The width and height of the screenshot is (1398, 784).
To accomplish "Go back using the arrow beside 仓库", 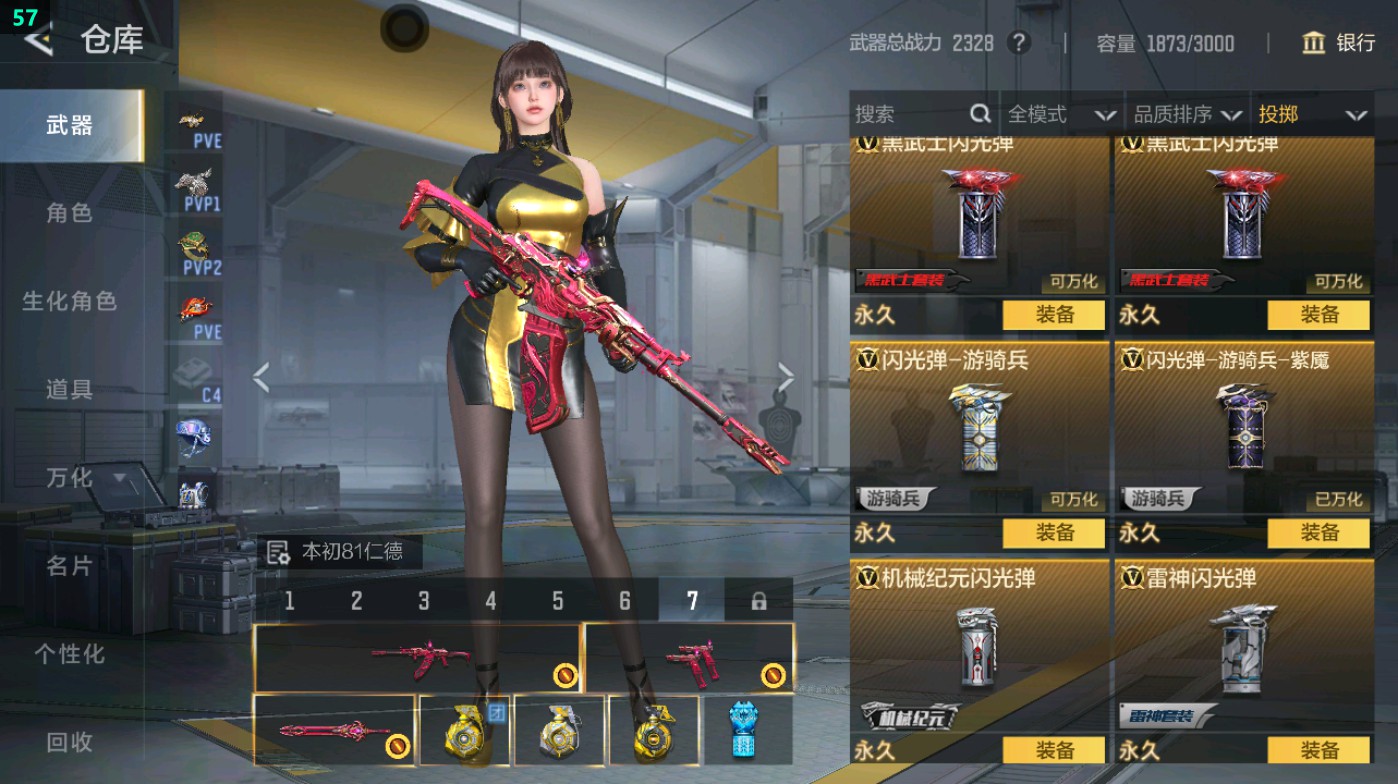I will tap(38, 40).
